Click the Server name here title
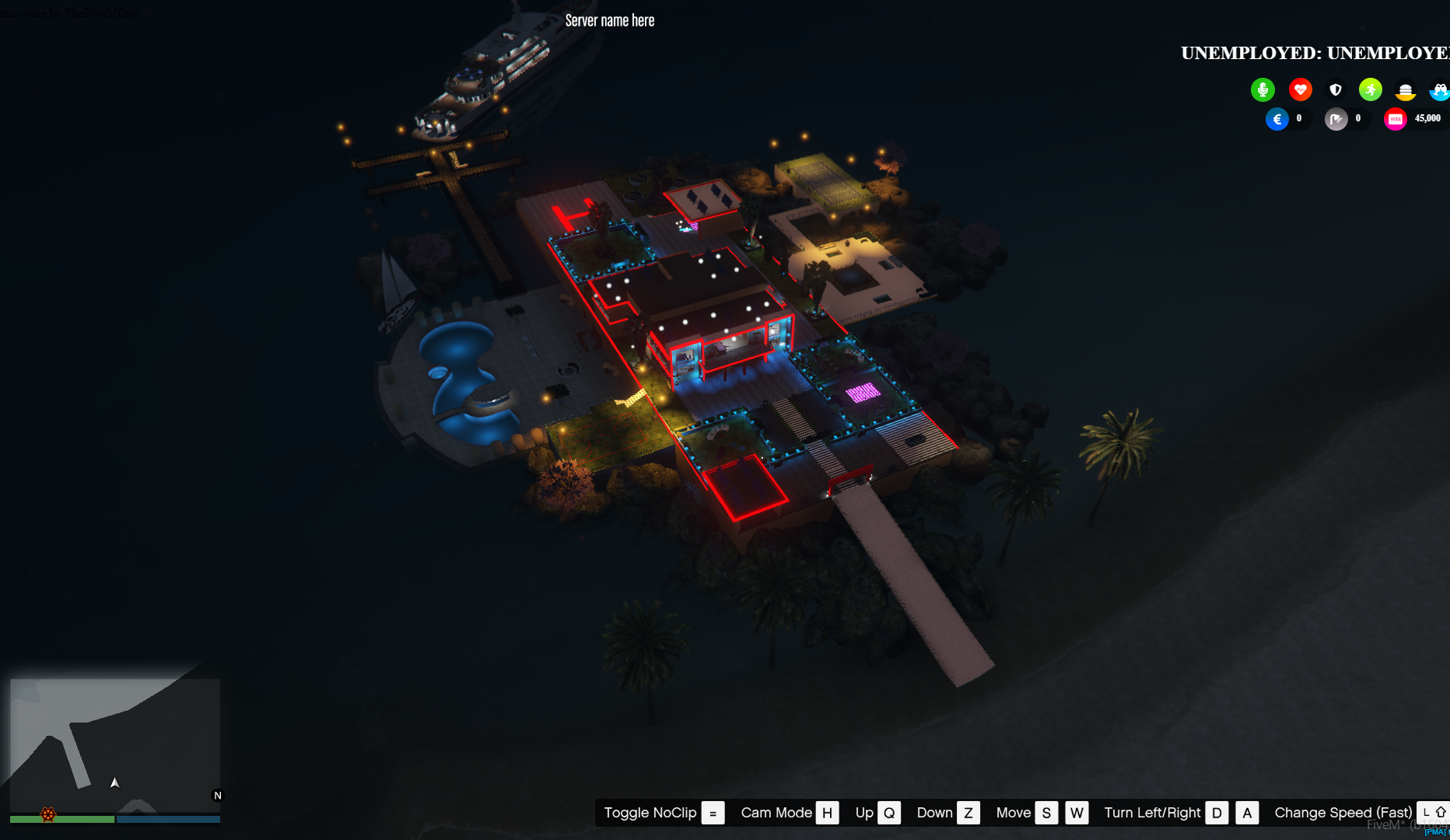Screen dimensions: 1450x840 pos(610,20)
